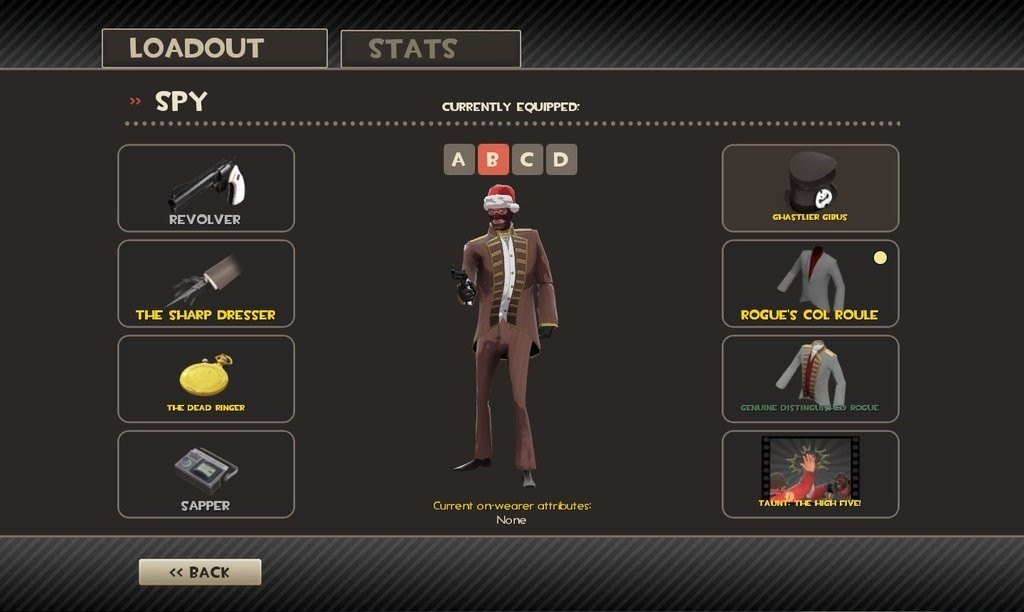Choose loadout preset D
Image resolution: width=1024 pixels, height=612 pixels.
coord(561,159)
